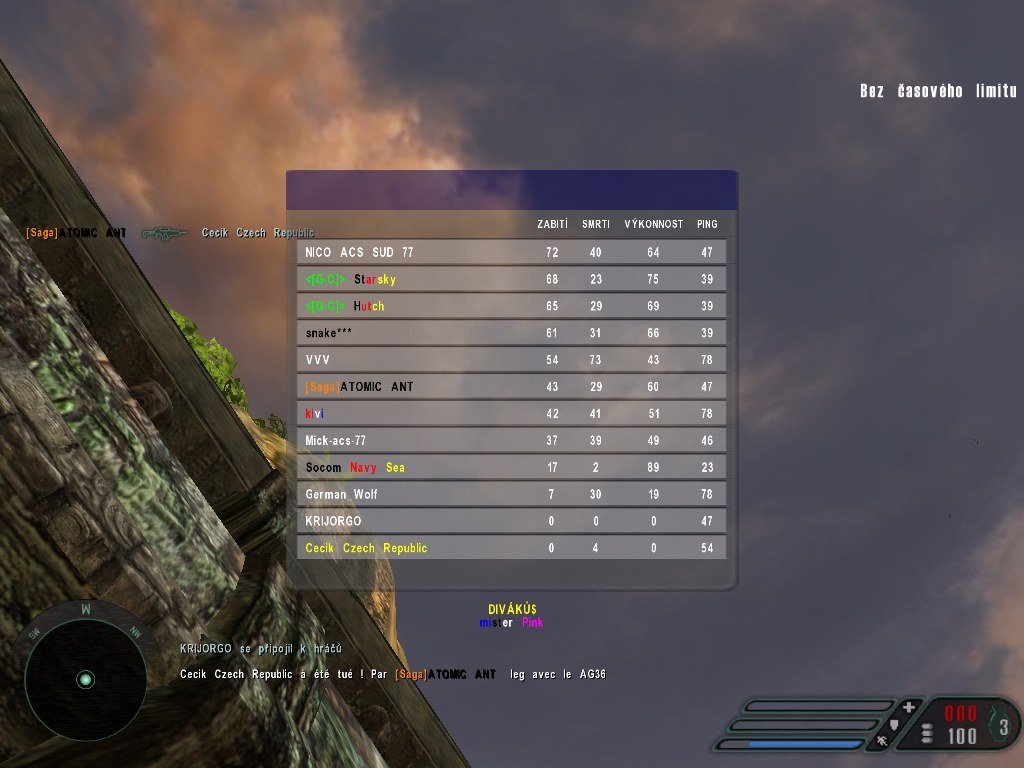Select the Mick-acs-77 scoreboard row
Screen dimensions: 1024x768
512,440
